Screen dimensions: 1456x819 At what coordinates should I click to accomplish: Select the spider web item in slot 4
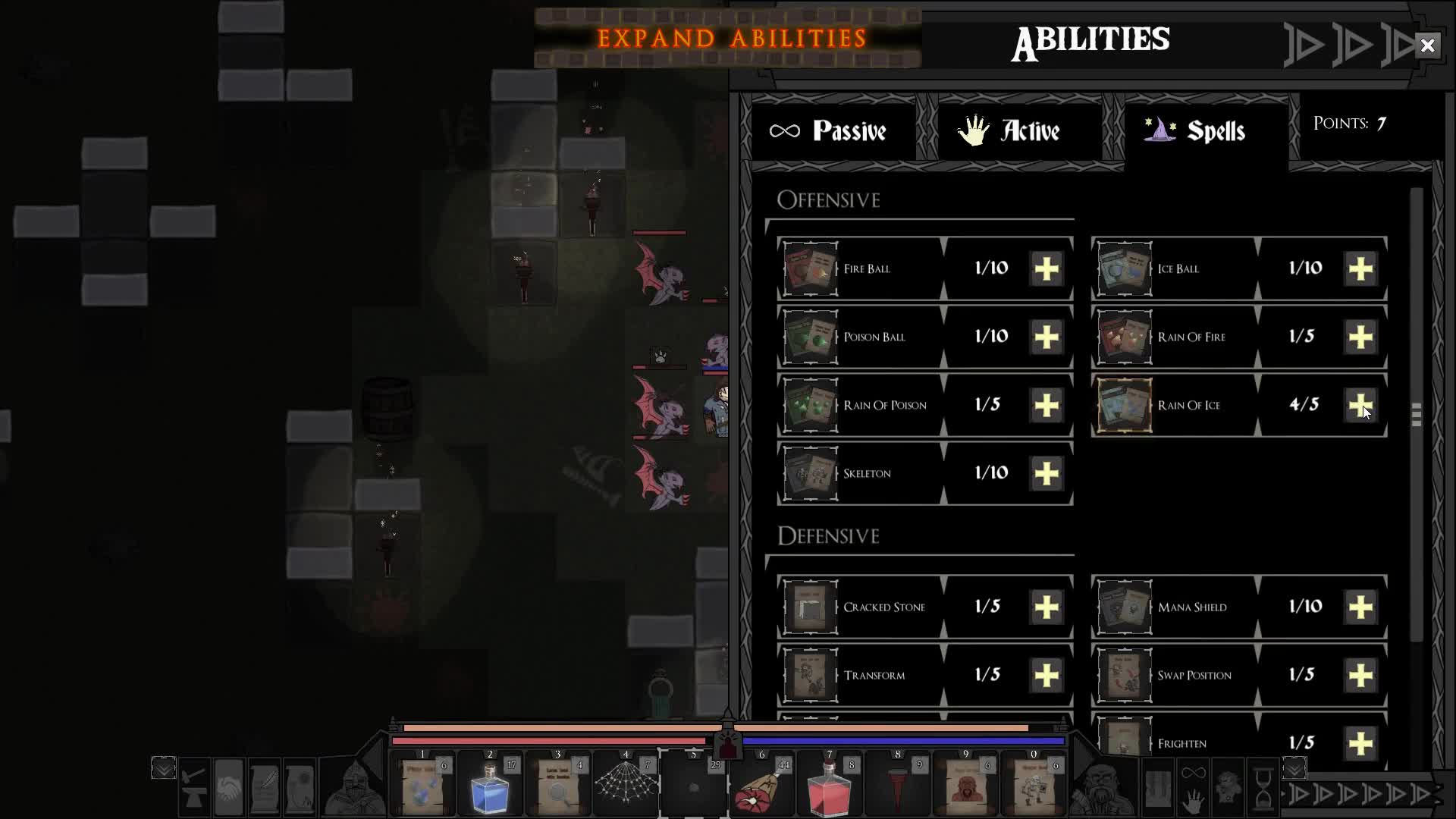pyautogui.click(x=626, y=785)
